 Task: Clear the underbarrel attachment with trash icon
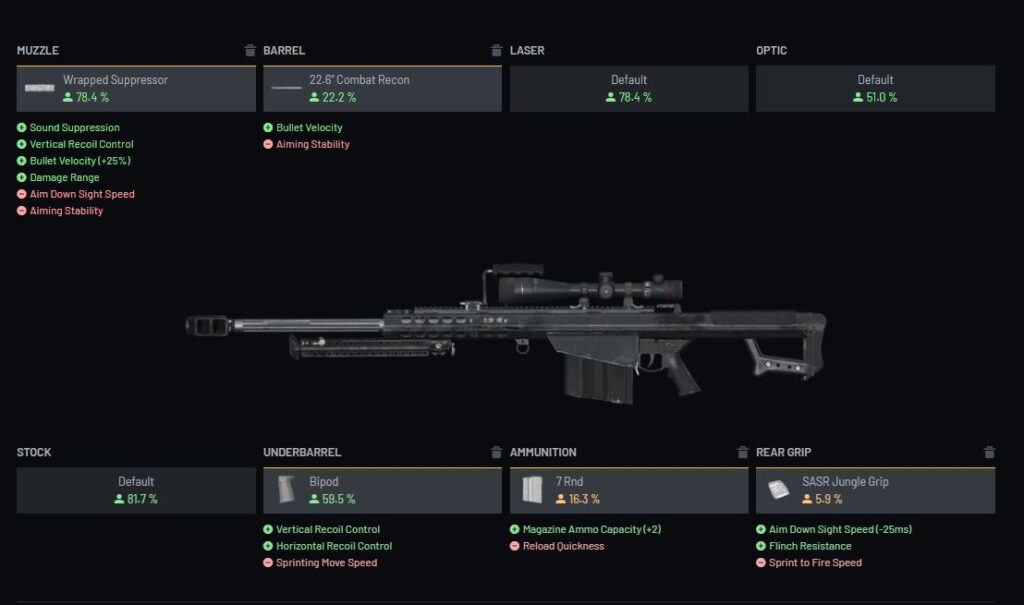(496, 452)
